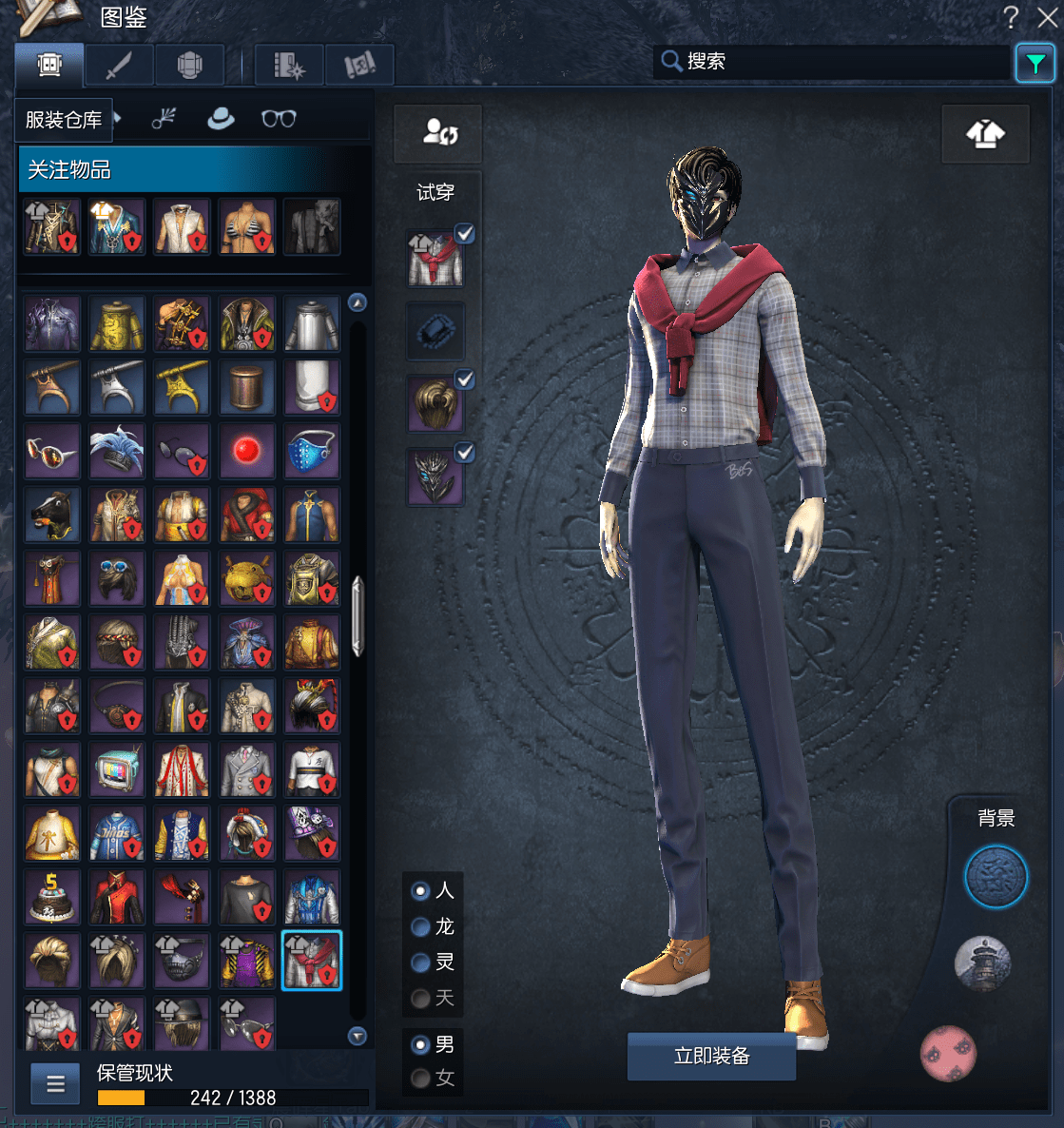Pick the temple scenery background
The image size is (1064, 1128).
coord(981,963)
